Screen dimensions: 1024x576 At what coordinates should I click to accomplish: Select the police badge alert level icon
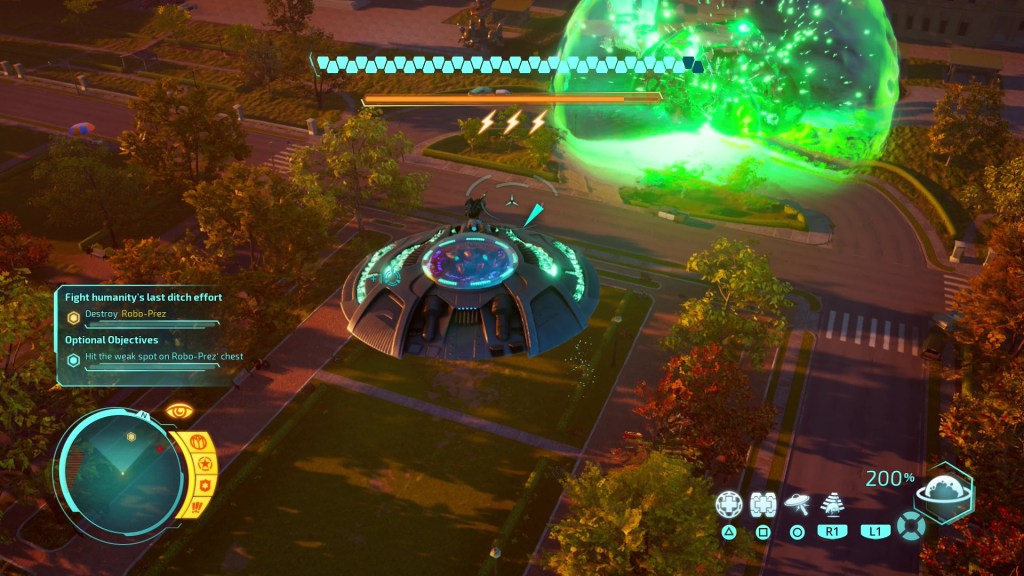point(204,486)
